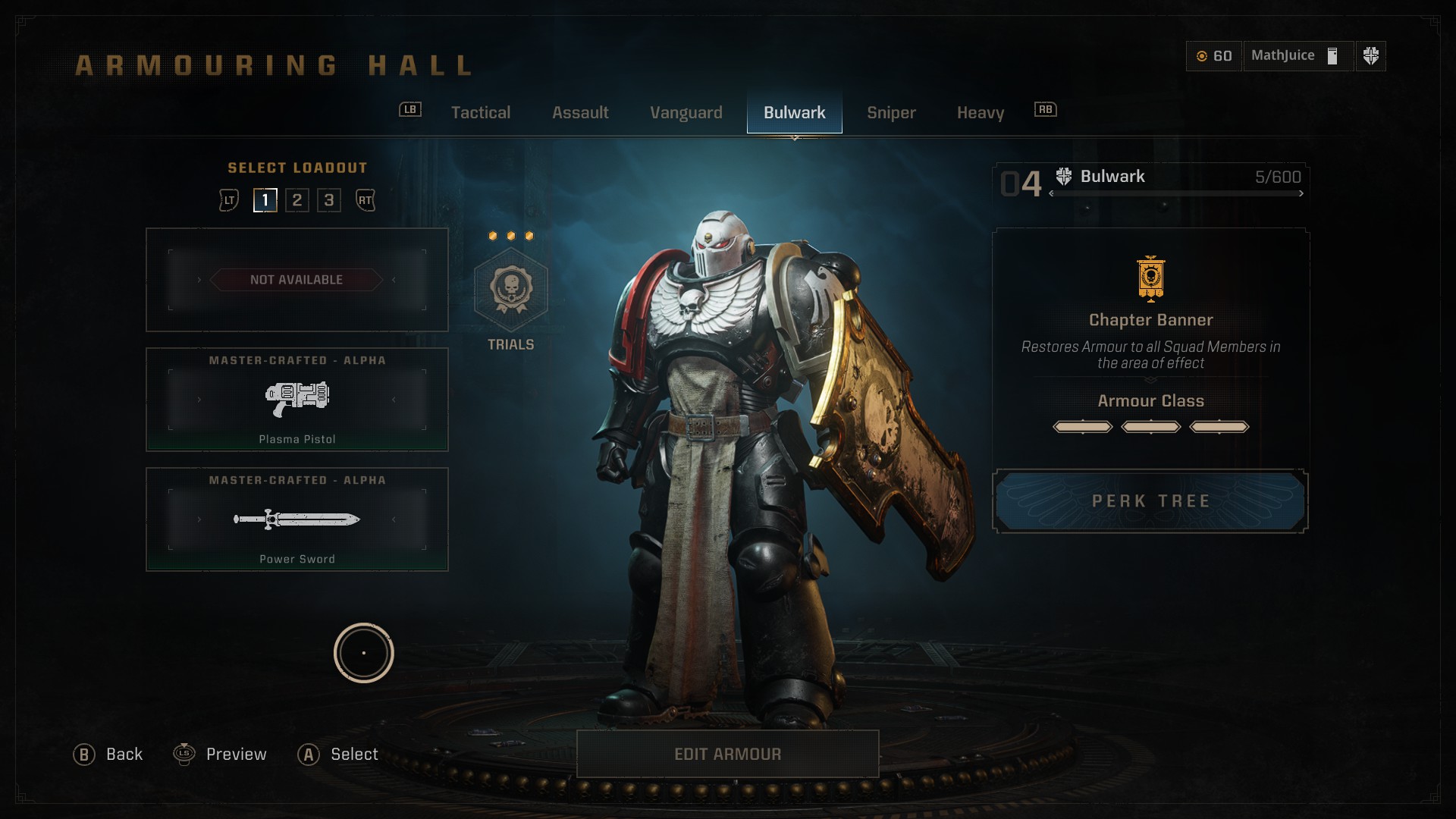Choose the Bulwark class tab

[x=794, y=113]
